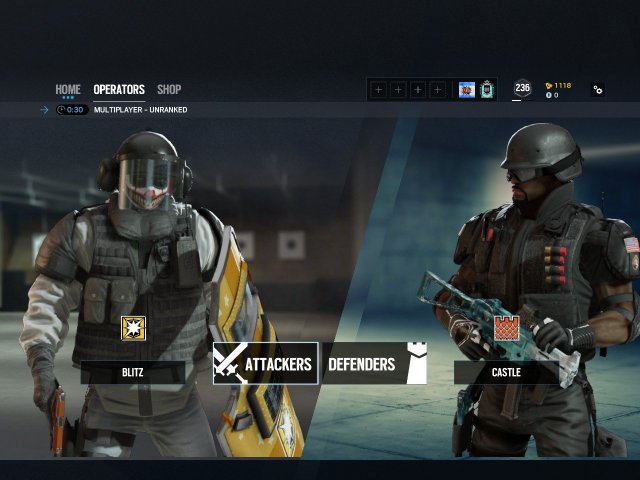The height and width of the screenshot is (480, 640).
Task: Choose the Castle operator label
Action: click(x=506, y=373)
